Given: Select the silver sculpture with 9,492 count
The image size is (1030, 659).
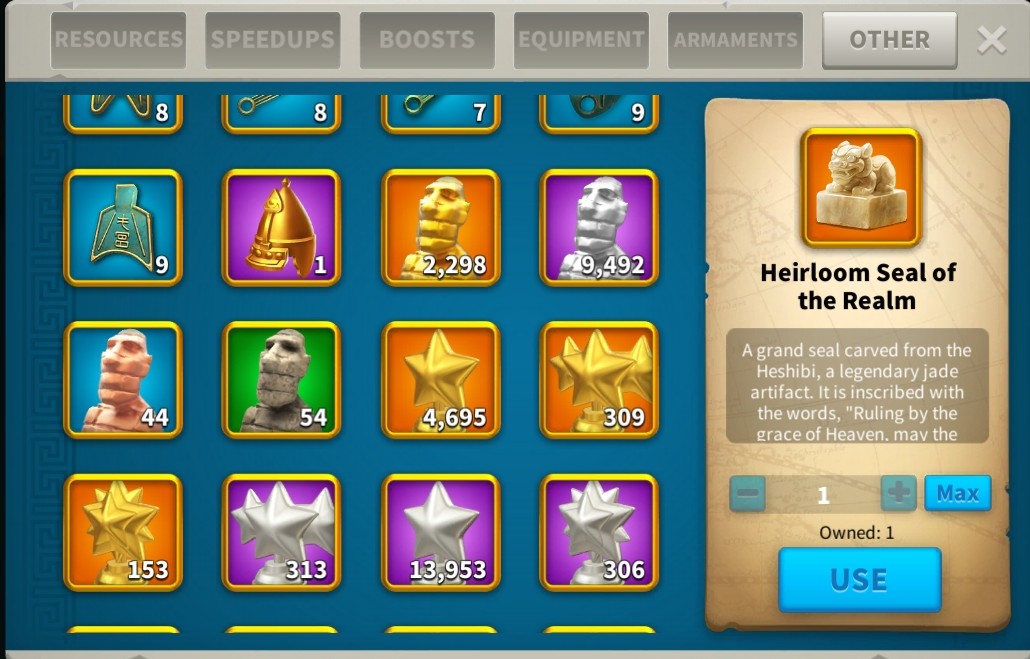Looking at the screenshot, I should pyautogui.click(x=599, y=227).
